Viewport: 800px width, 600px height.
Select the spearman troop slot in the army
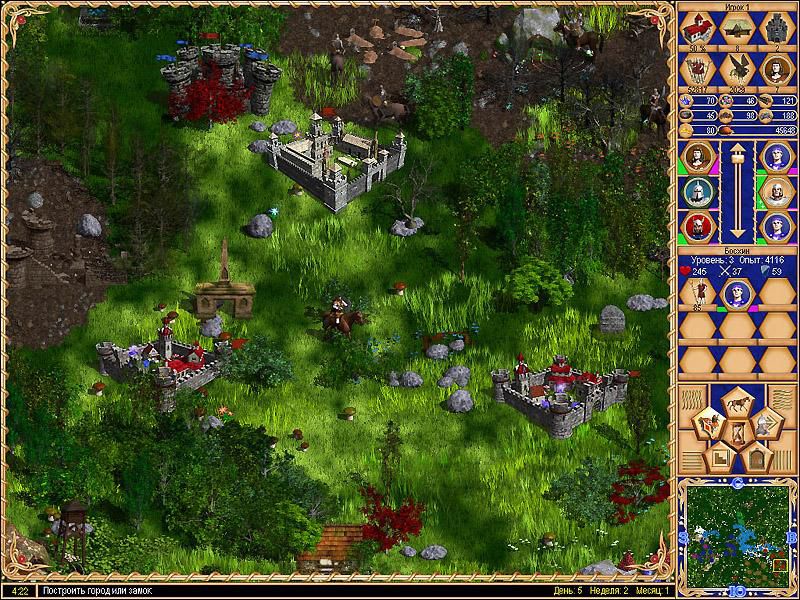[696, 293]
